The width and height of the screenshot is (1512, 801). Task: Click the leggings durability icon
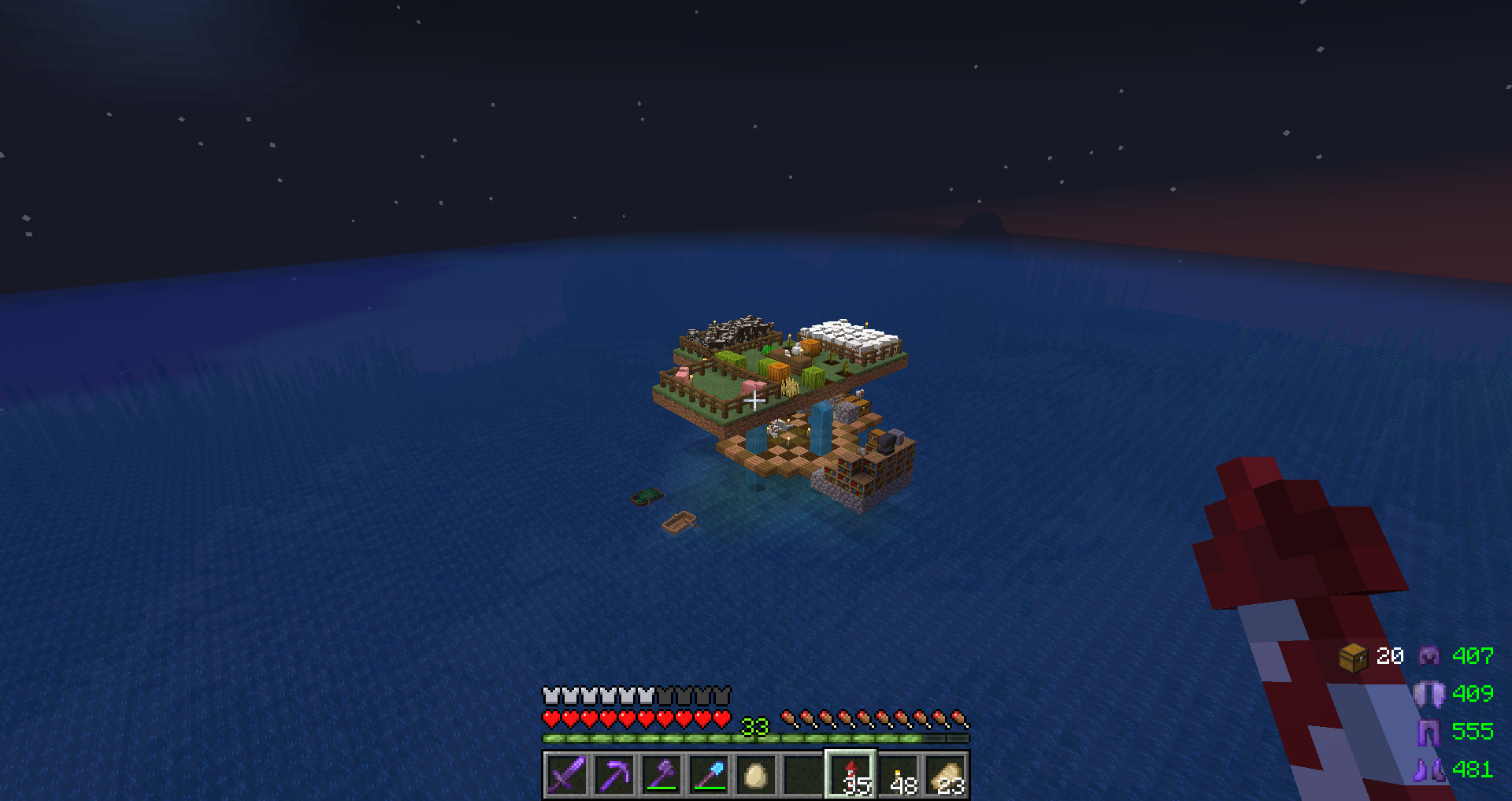1429,732
